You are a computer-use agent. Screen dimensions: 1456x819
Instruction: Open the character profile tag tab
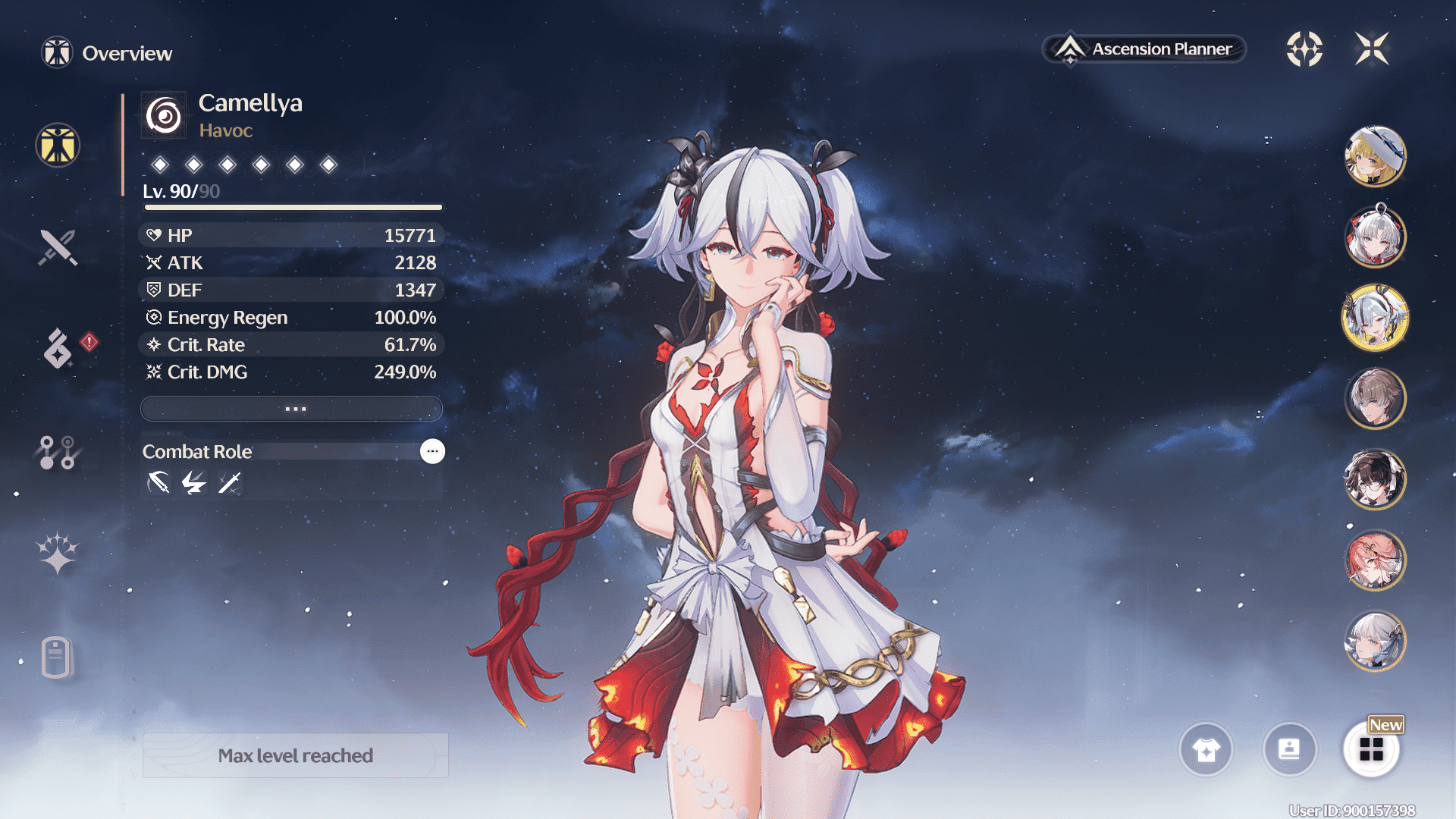(x=57, y=657)
